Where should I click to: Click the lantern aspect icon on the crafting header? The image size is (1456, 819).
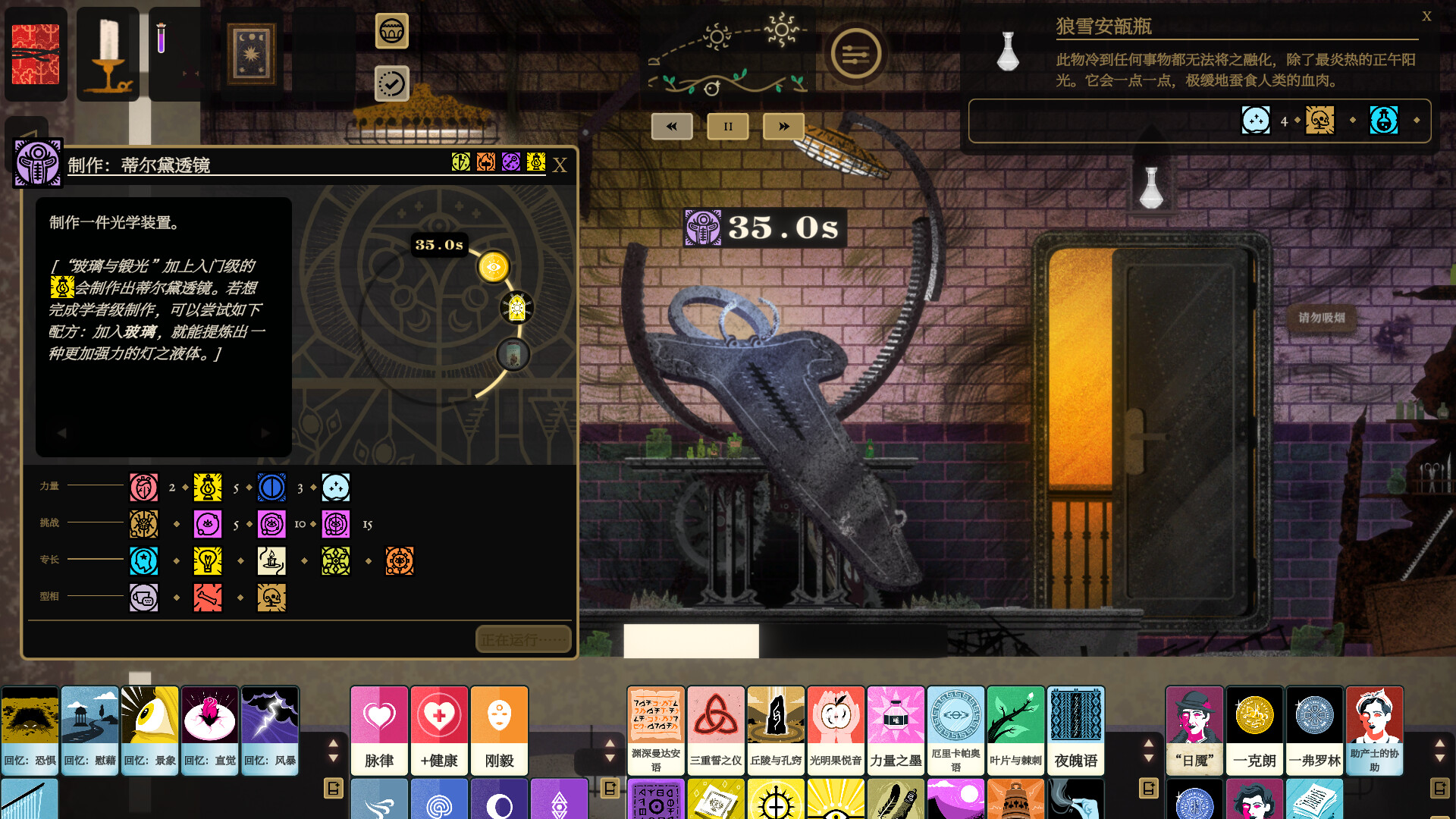coord(535,162)
